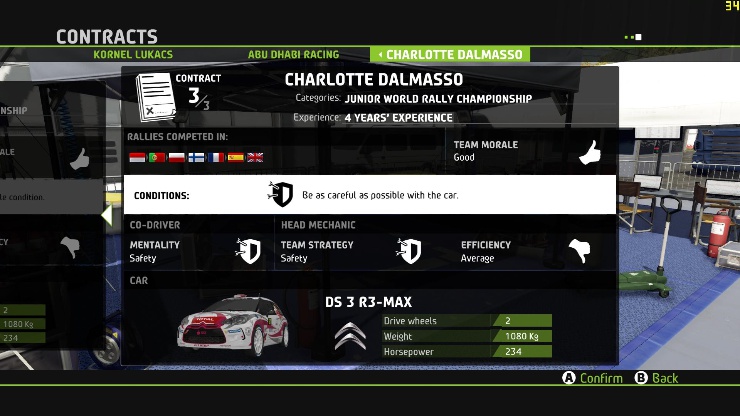Select the DS 3 R3-MAX car thumbnail
740x416 pixels.
[x=227, y=325]
